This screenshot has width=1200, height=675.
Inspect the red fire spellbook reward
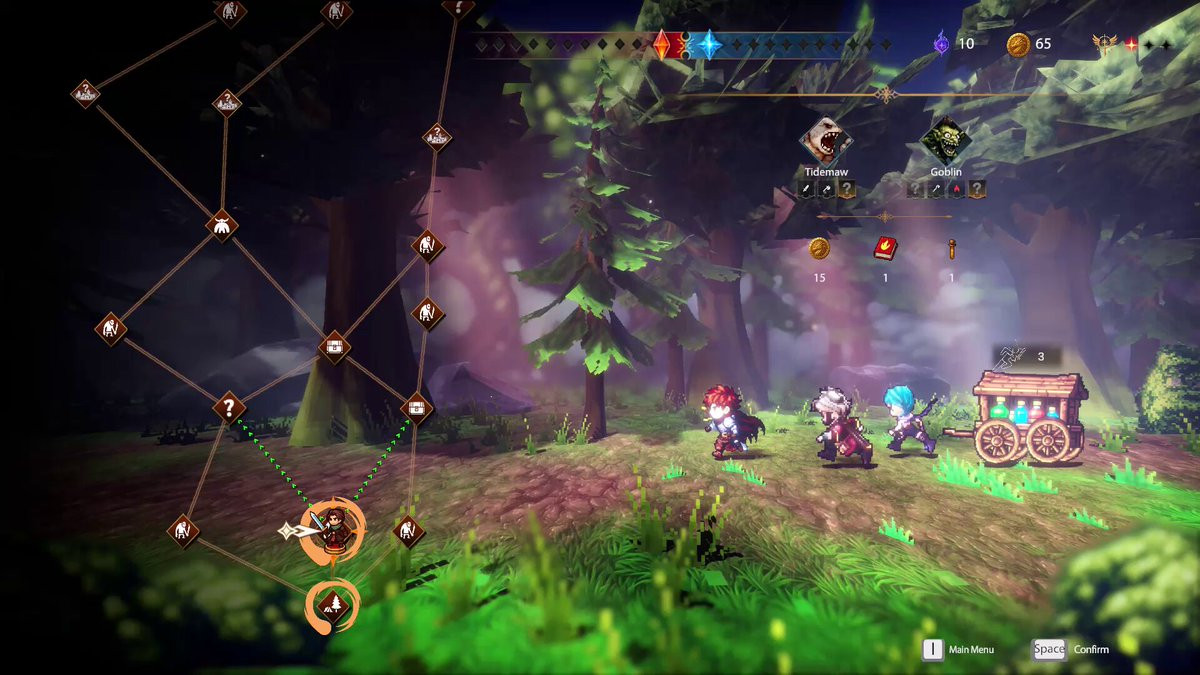click(x=885, y=249)
